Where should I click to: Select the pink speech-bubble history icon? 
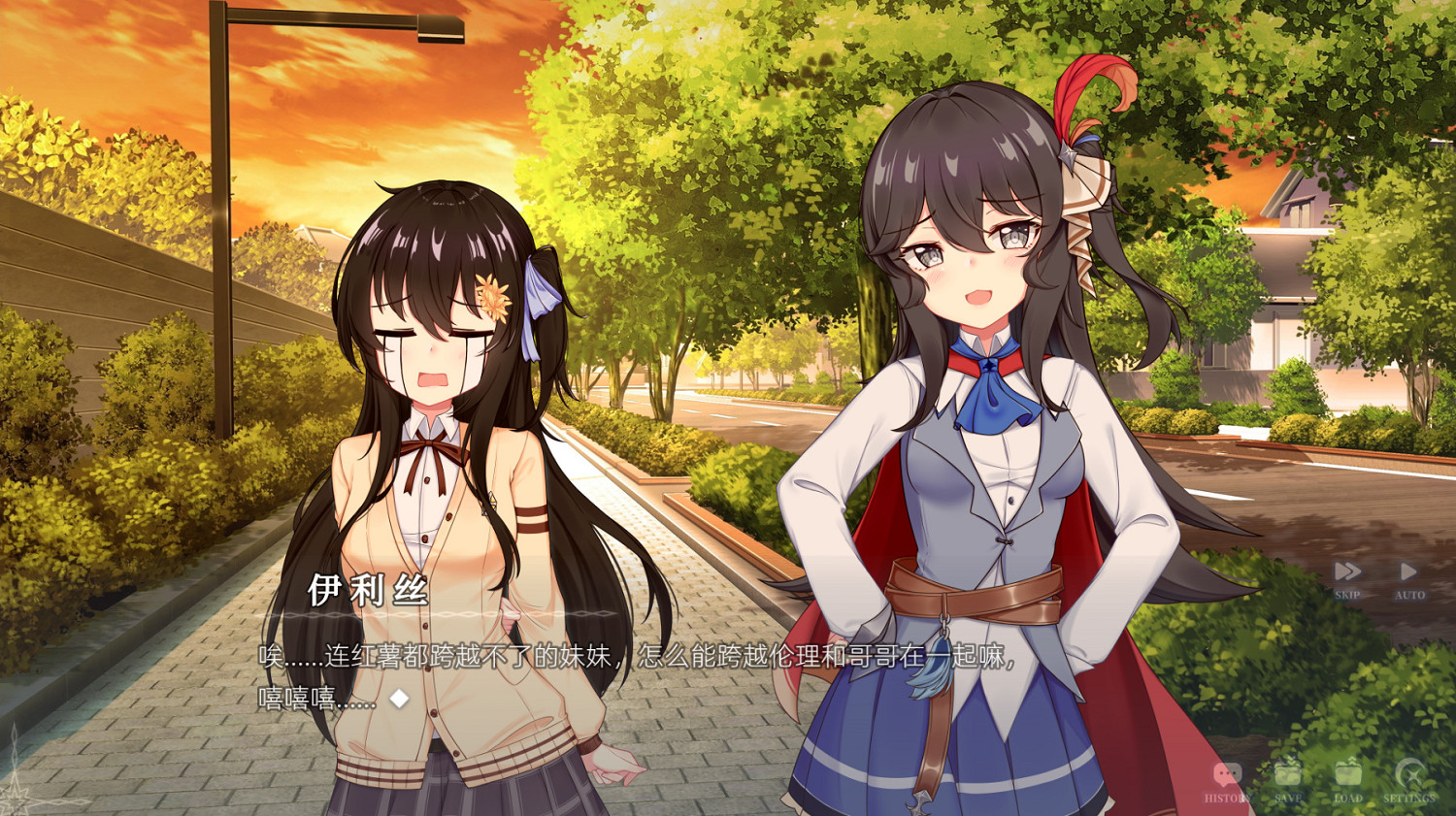1226,772
